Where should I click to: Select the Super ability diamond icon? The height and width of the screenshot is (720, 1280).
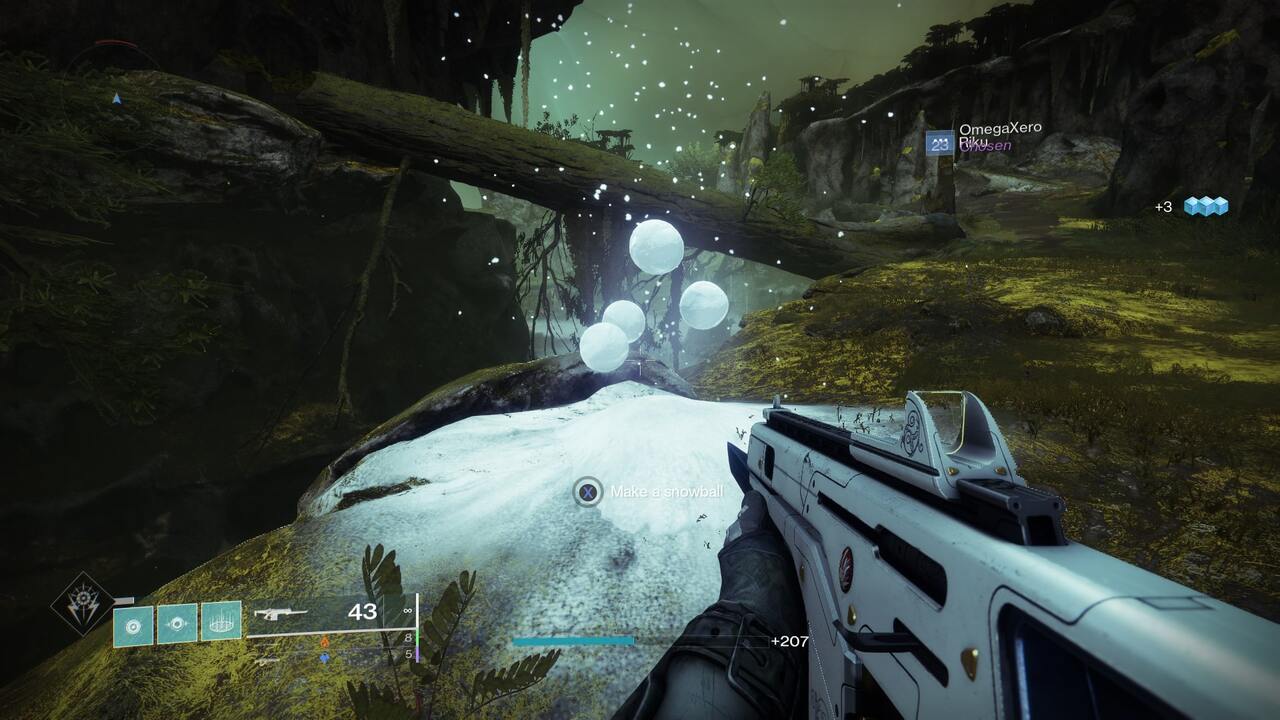tap(82, 607)
